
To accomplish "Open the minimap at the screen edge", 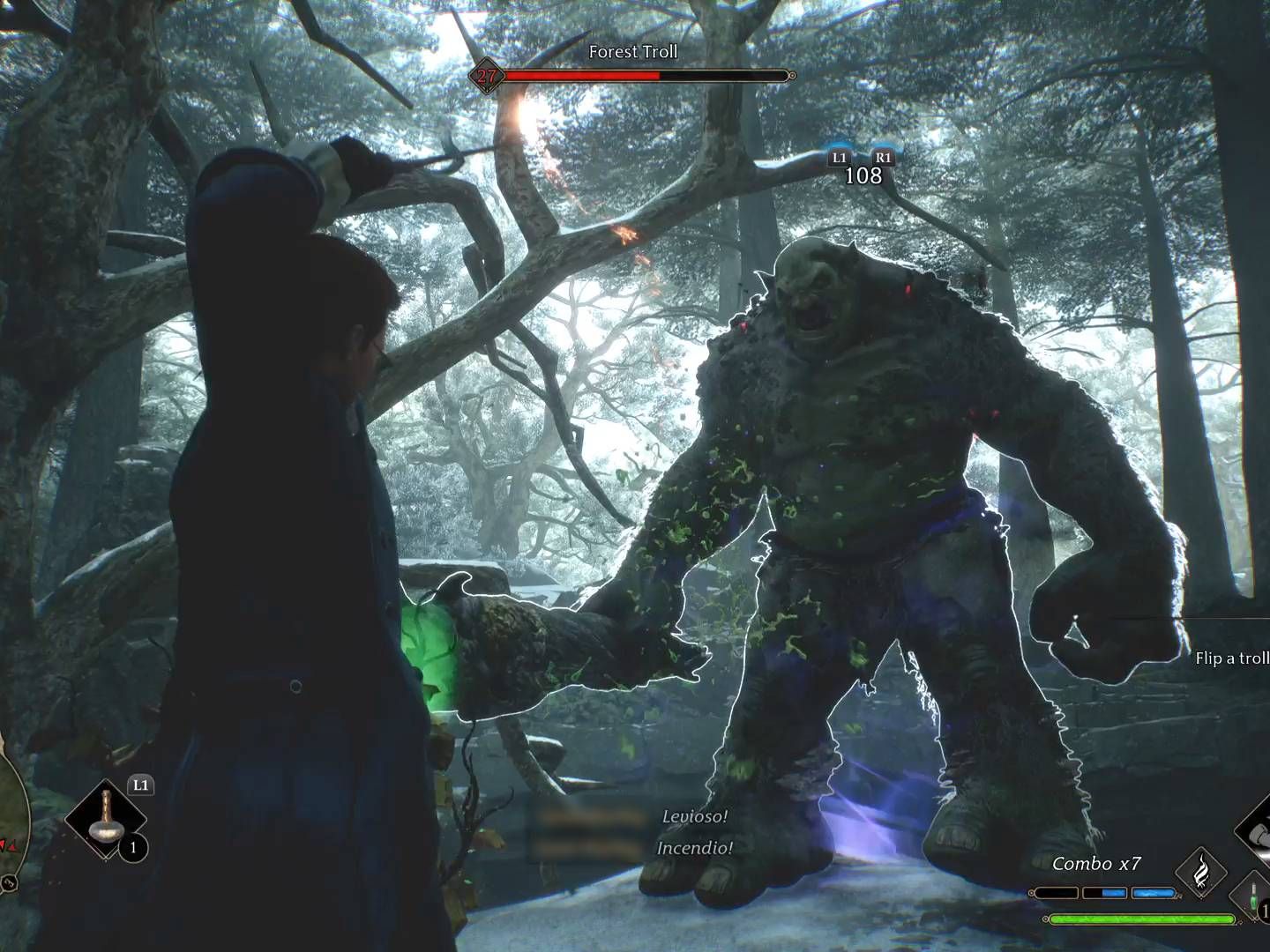I will click(13, 815).
